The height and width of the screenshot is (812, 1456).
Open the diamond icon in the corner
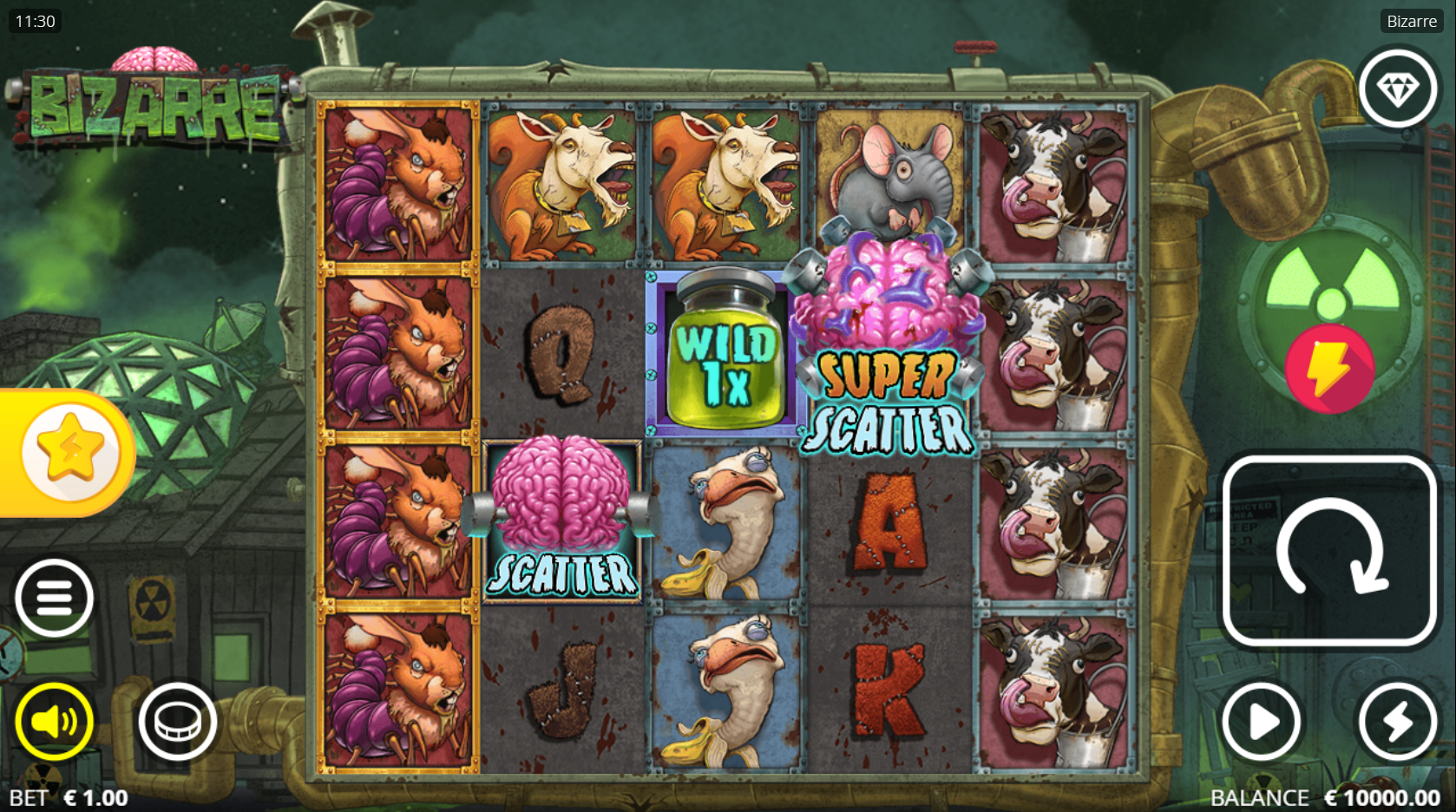click(1398, 88)
